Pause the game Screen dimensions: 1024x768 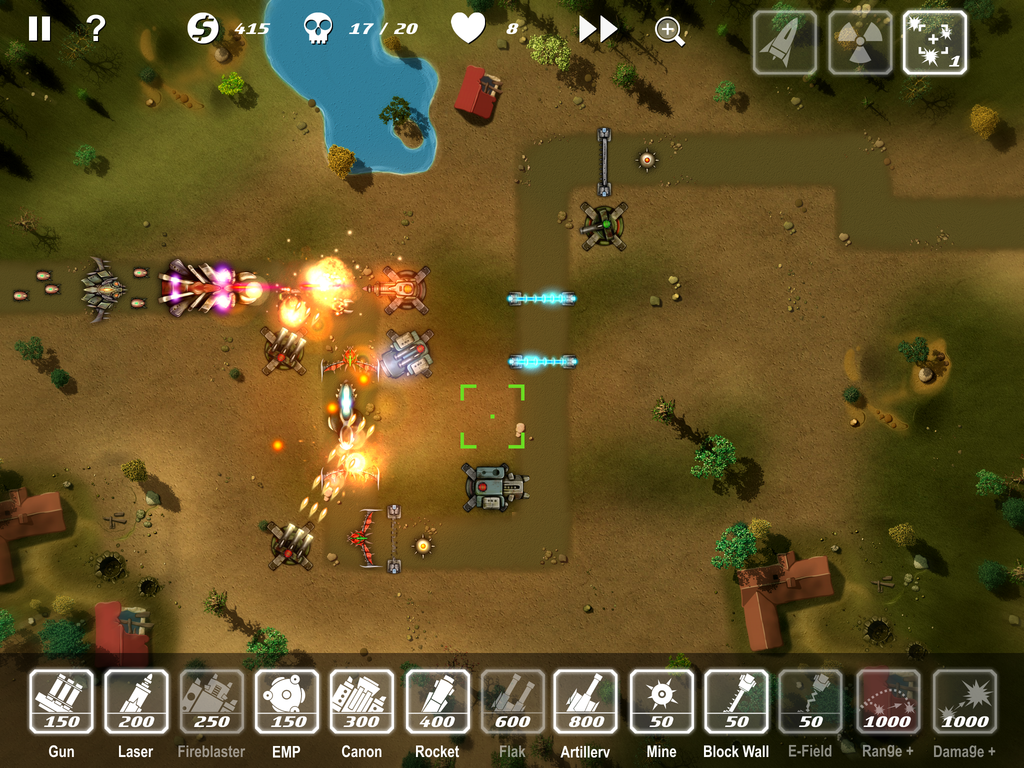pos(39,29)
